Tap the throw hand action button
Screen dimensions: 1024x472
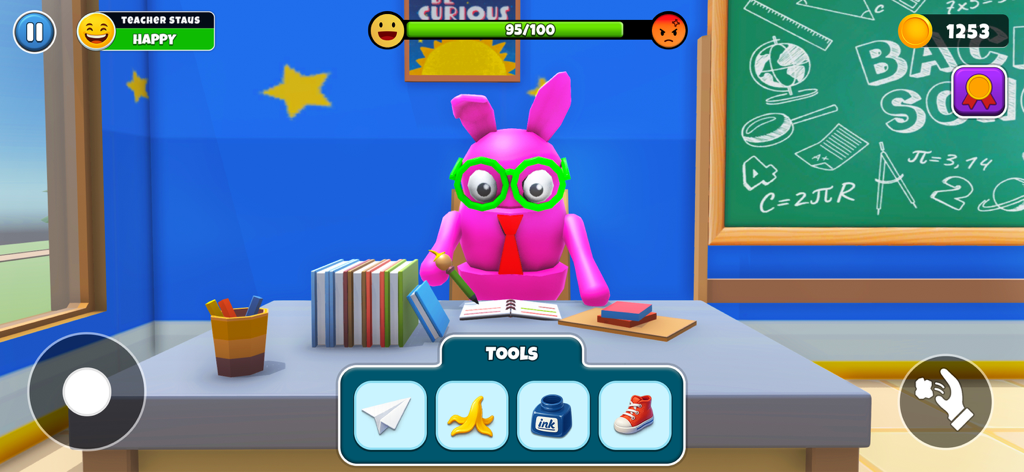[x=945, y=401]
